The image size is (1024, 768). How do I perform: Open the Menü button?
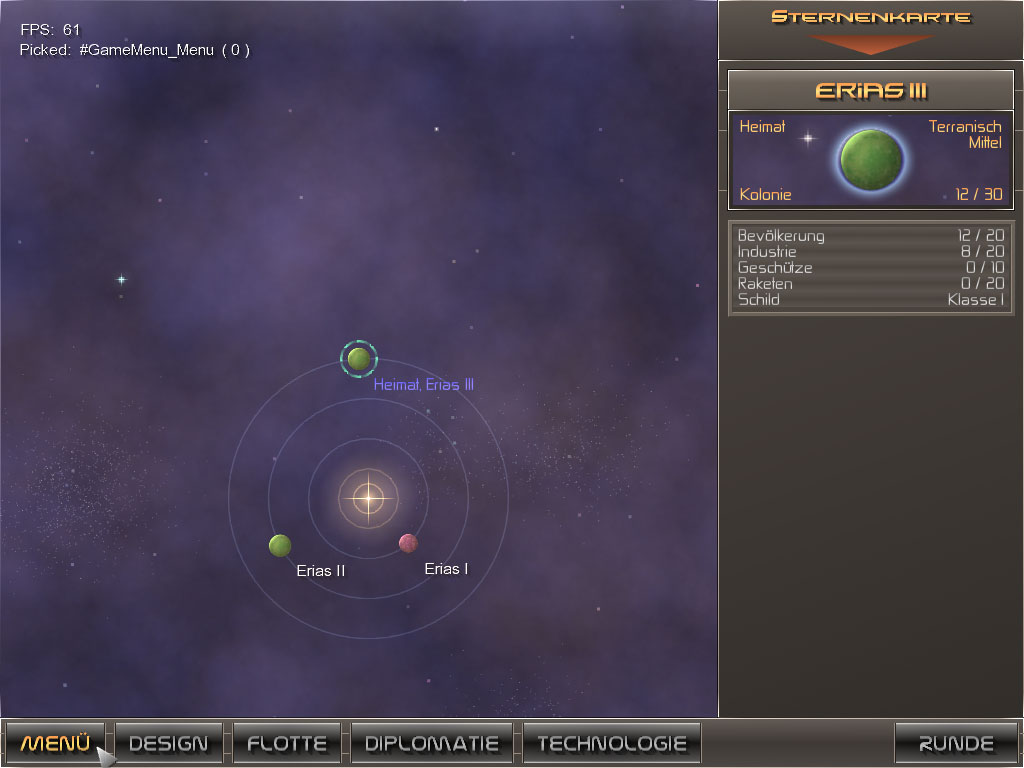coord(55,743)
